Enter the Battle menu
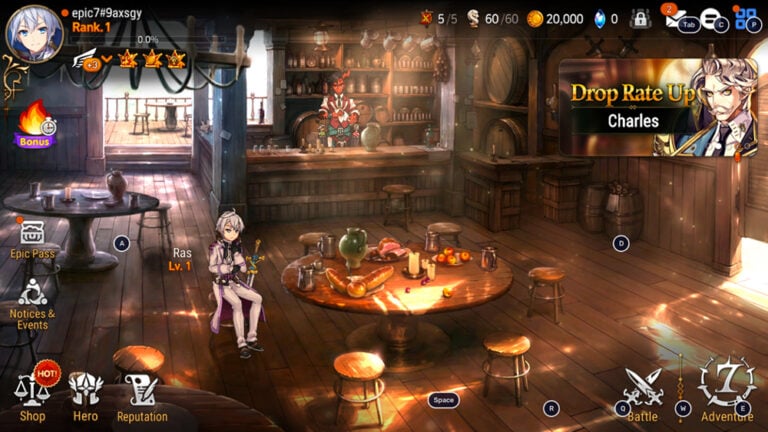Screen dimensions: 768x432 [643, 392]
